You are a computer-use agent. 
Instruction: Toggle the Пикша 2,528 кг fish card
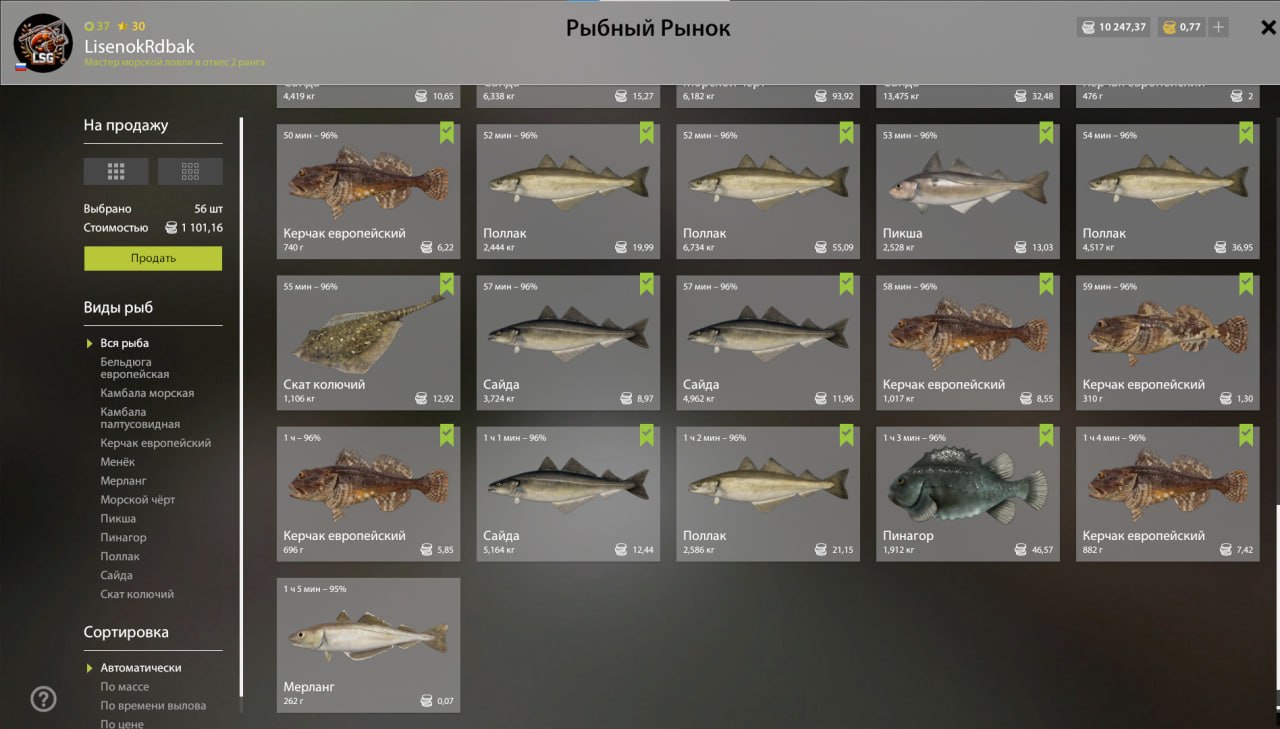(x=967, y=190)
